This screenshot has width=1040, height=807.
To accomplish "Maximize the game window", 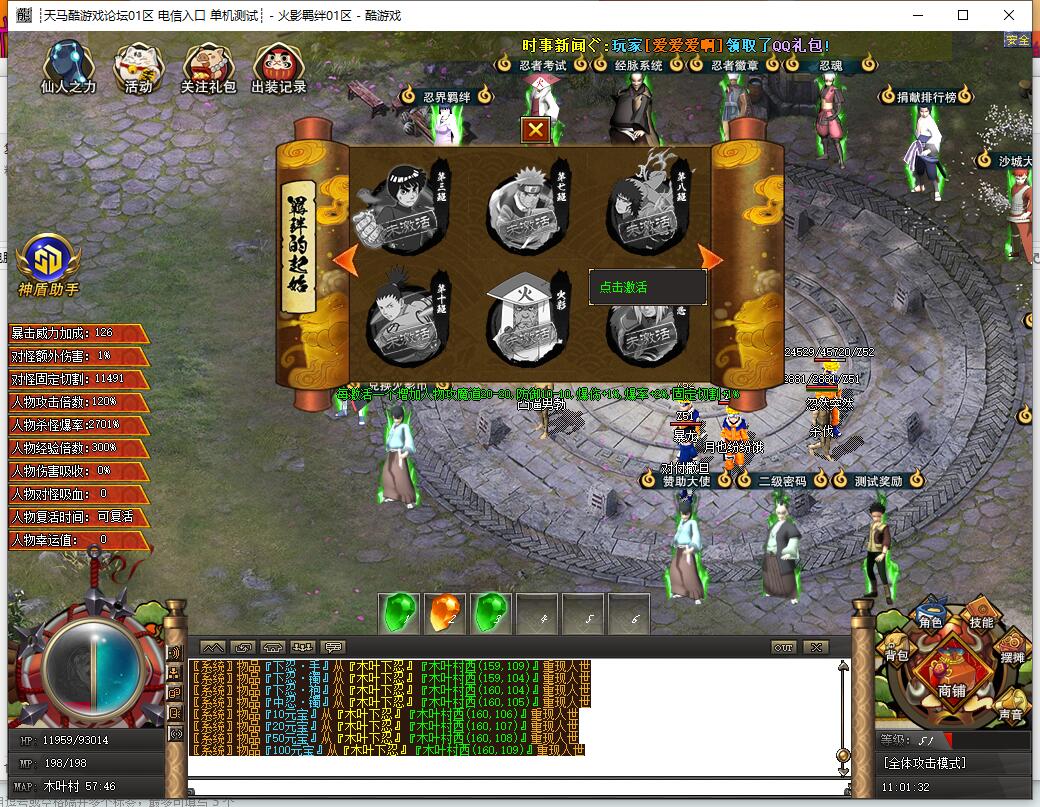I will pyautogui.click(x=963, y=15).
